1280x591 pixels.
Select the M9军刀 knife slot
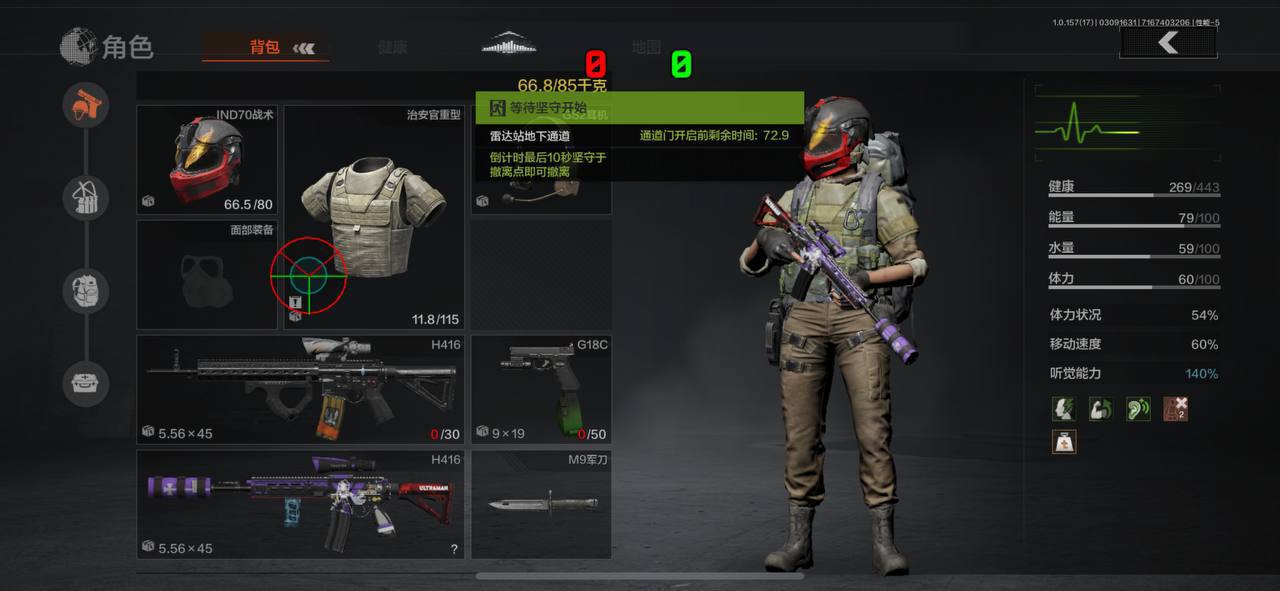click(541, 504)
